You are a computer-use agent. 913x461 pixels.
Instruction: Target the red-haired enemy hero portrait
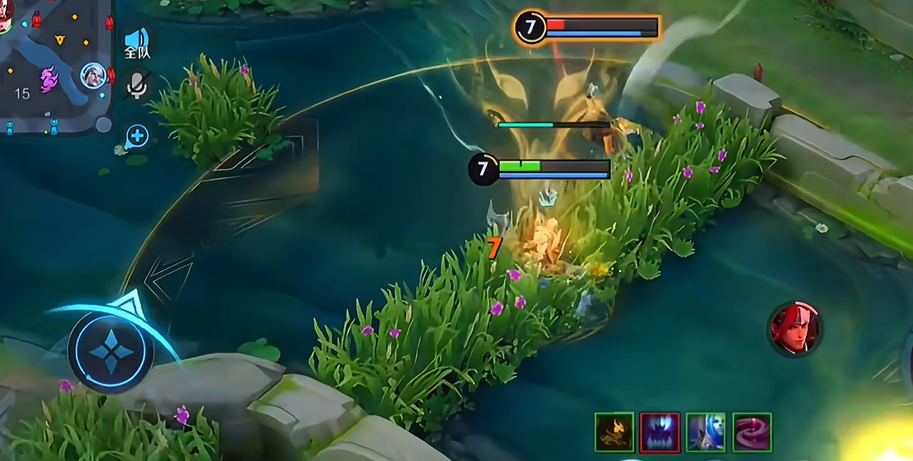pyautogui.click(x=795, y=328)
